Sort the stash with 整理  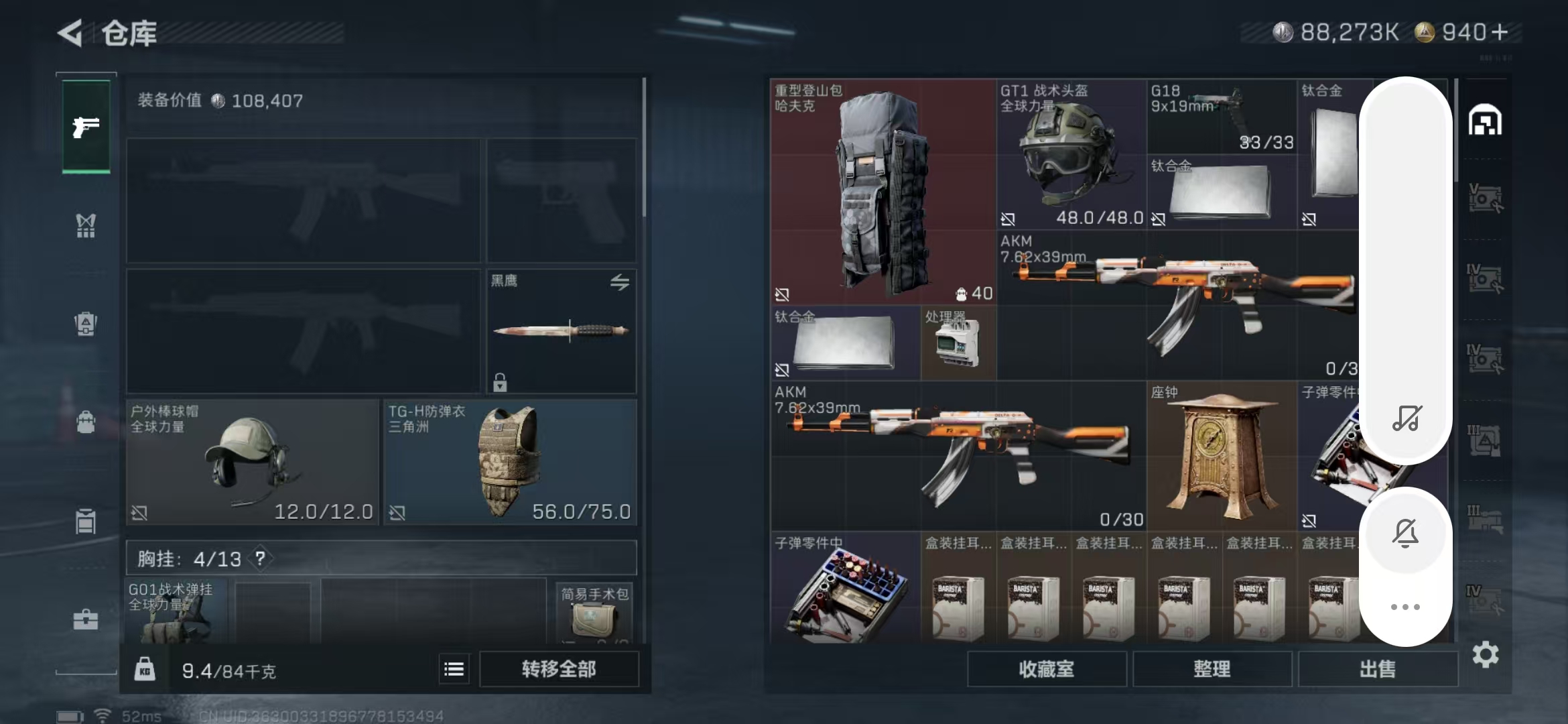(1212, 669)
